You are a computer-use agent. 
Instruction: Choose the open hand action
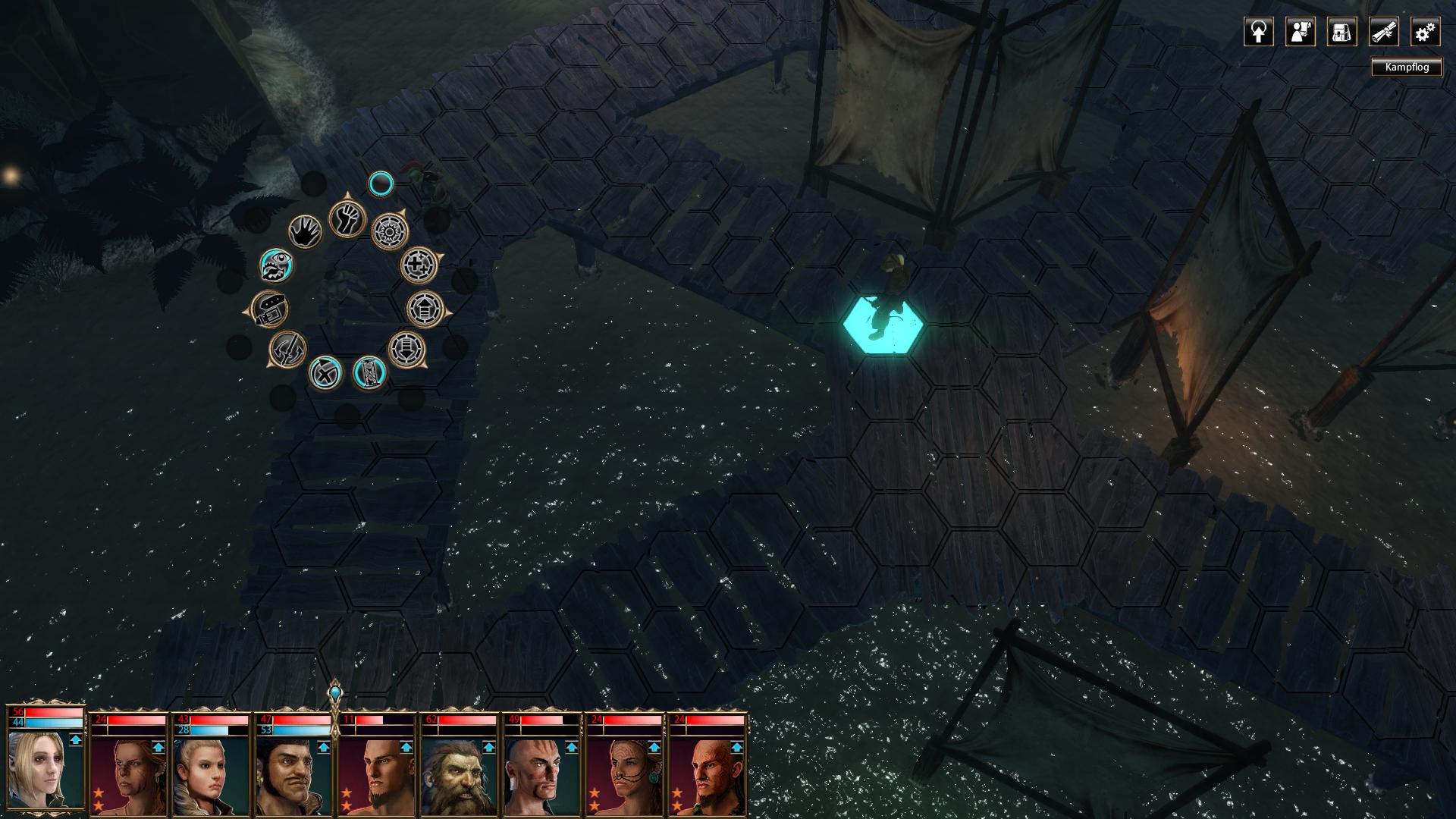tap(306, 232)
